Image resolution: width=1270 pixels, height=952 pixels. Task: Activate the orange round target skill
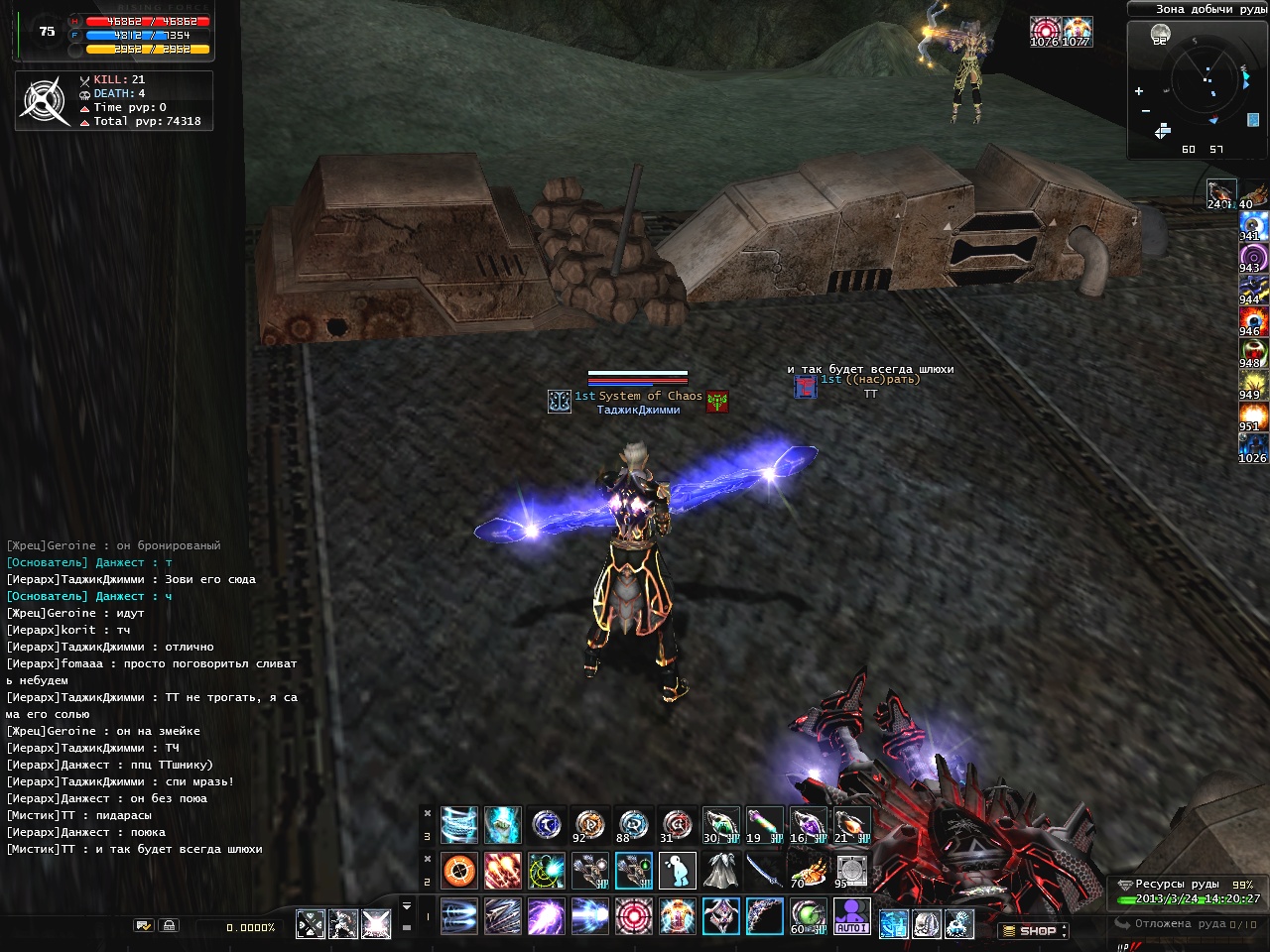458,871
